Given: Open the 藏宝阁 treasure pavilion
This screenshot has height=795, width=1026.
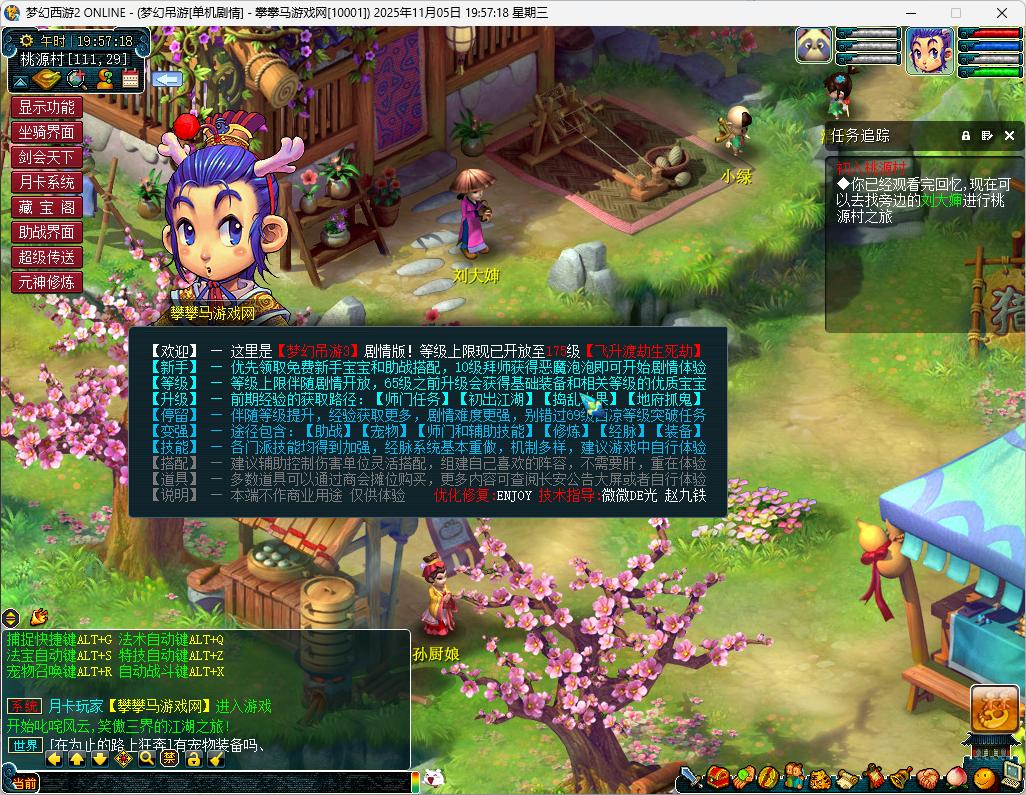Looking at the screenshot, I should click(x=46, y=207).
